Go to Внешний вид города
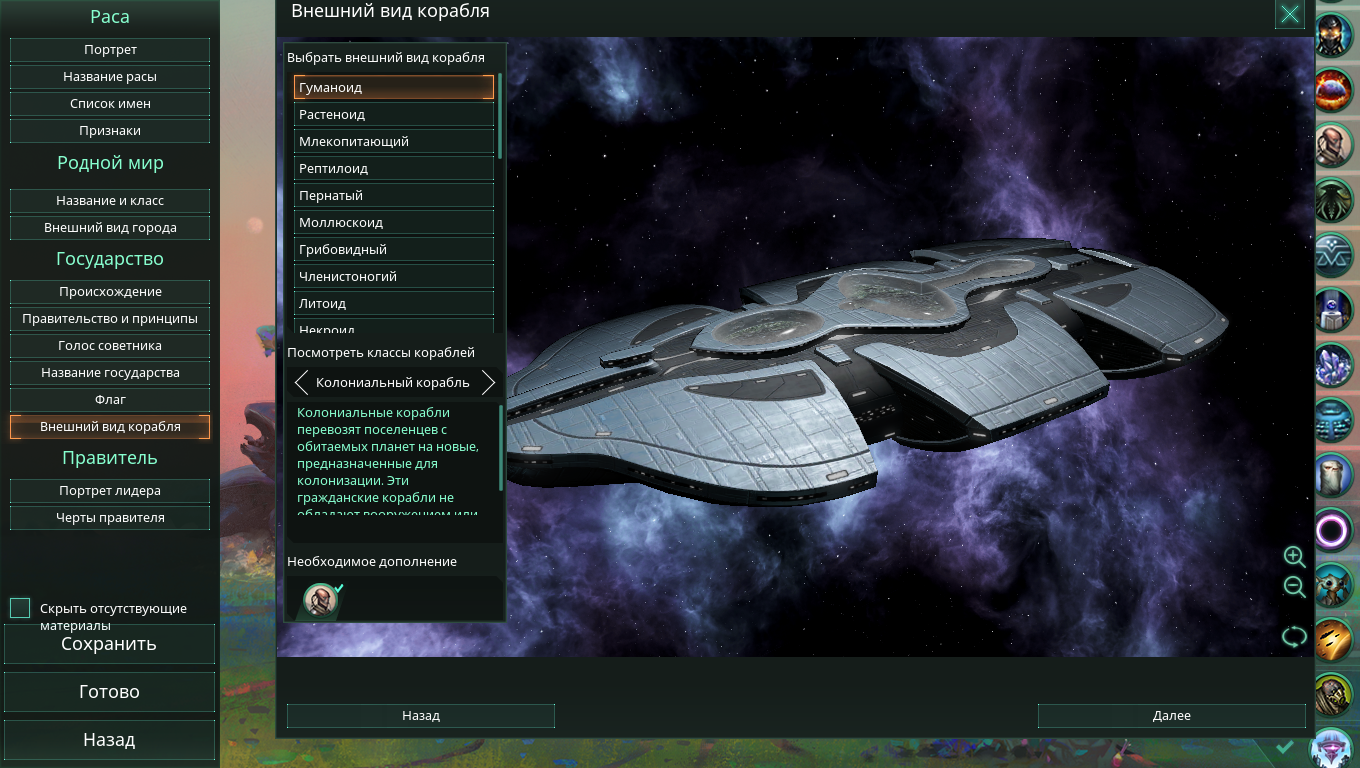 (110, 228)
